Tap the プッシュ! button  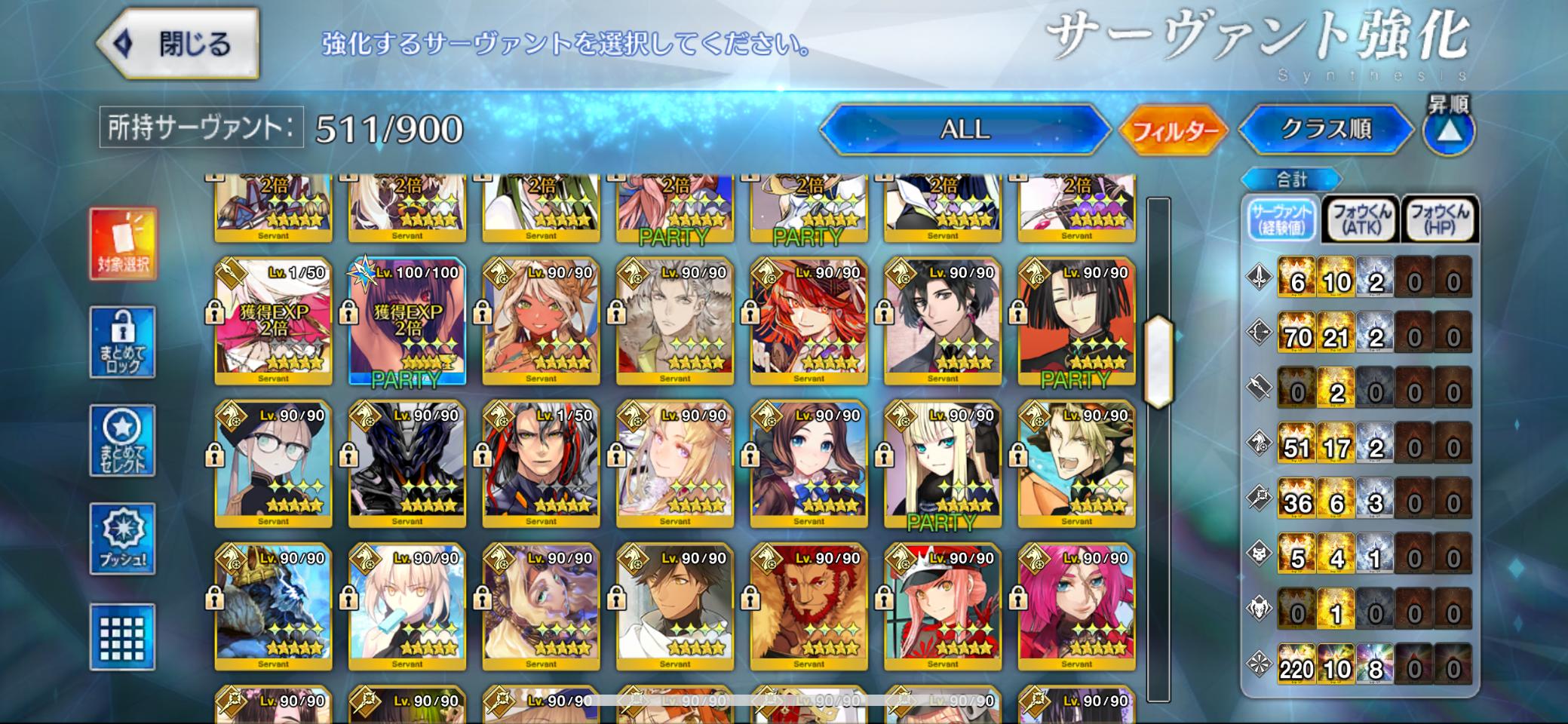click(x=122, y=538)
